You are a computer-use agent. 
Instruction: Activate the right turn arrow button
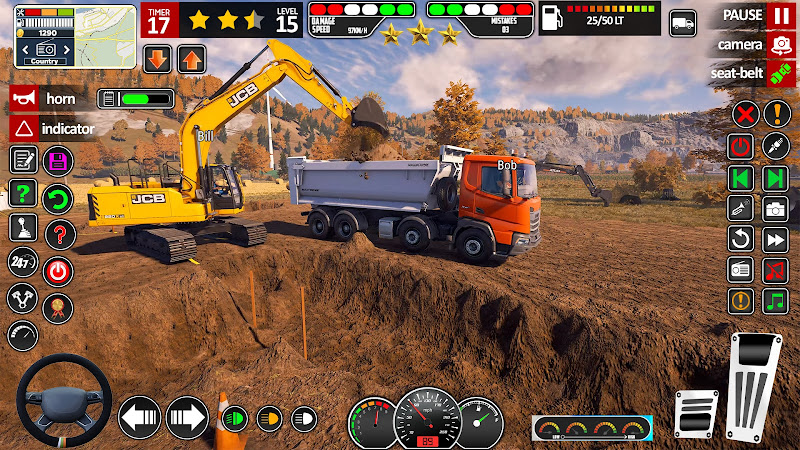point(187,417)
